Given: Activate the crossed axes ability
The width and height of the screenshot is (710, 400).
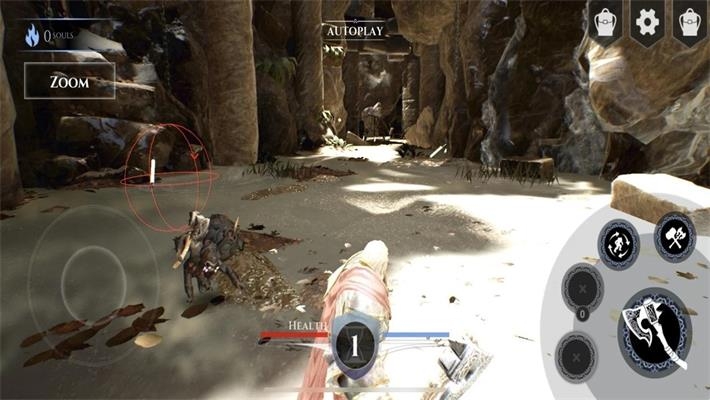Looking at the screenshot, I should click(x=675, y=237).
